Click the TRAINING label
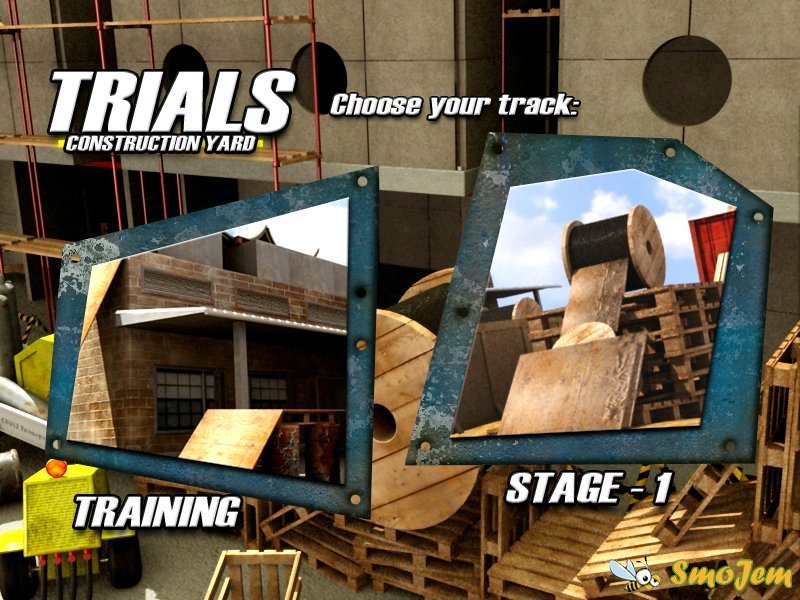800x600 pixels. tap(157, 511)
